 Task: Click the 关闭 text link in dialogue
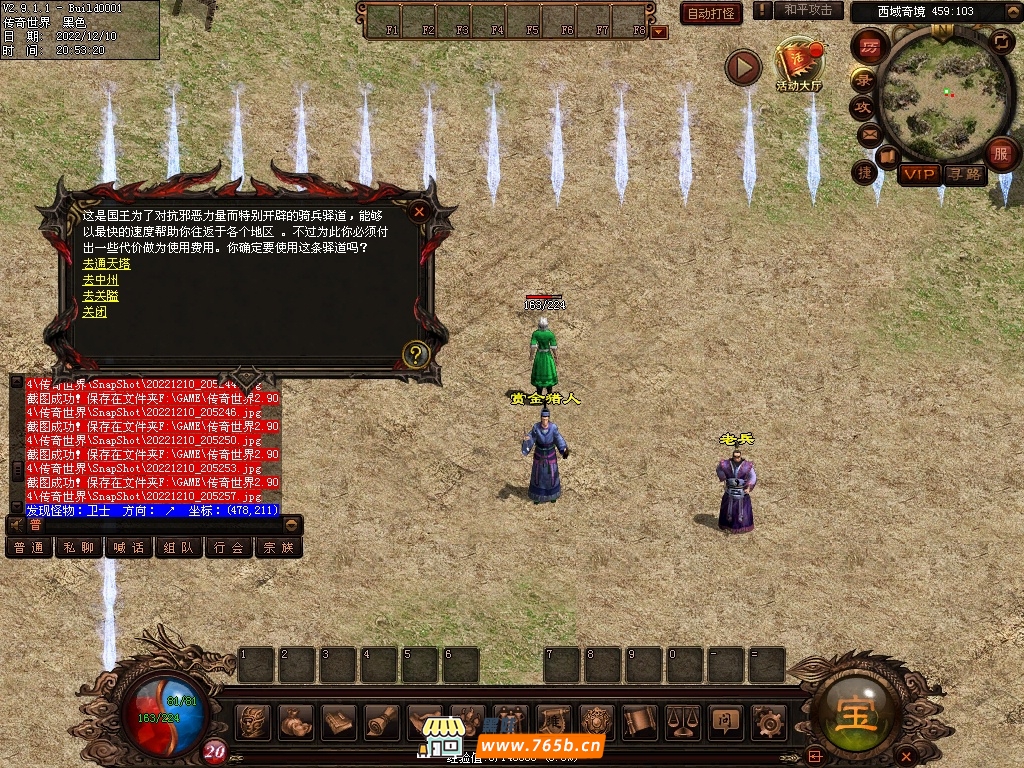[x=94, y=312]
